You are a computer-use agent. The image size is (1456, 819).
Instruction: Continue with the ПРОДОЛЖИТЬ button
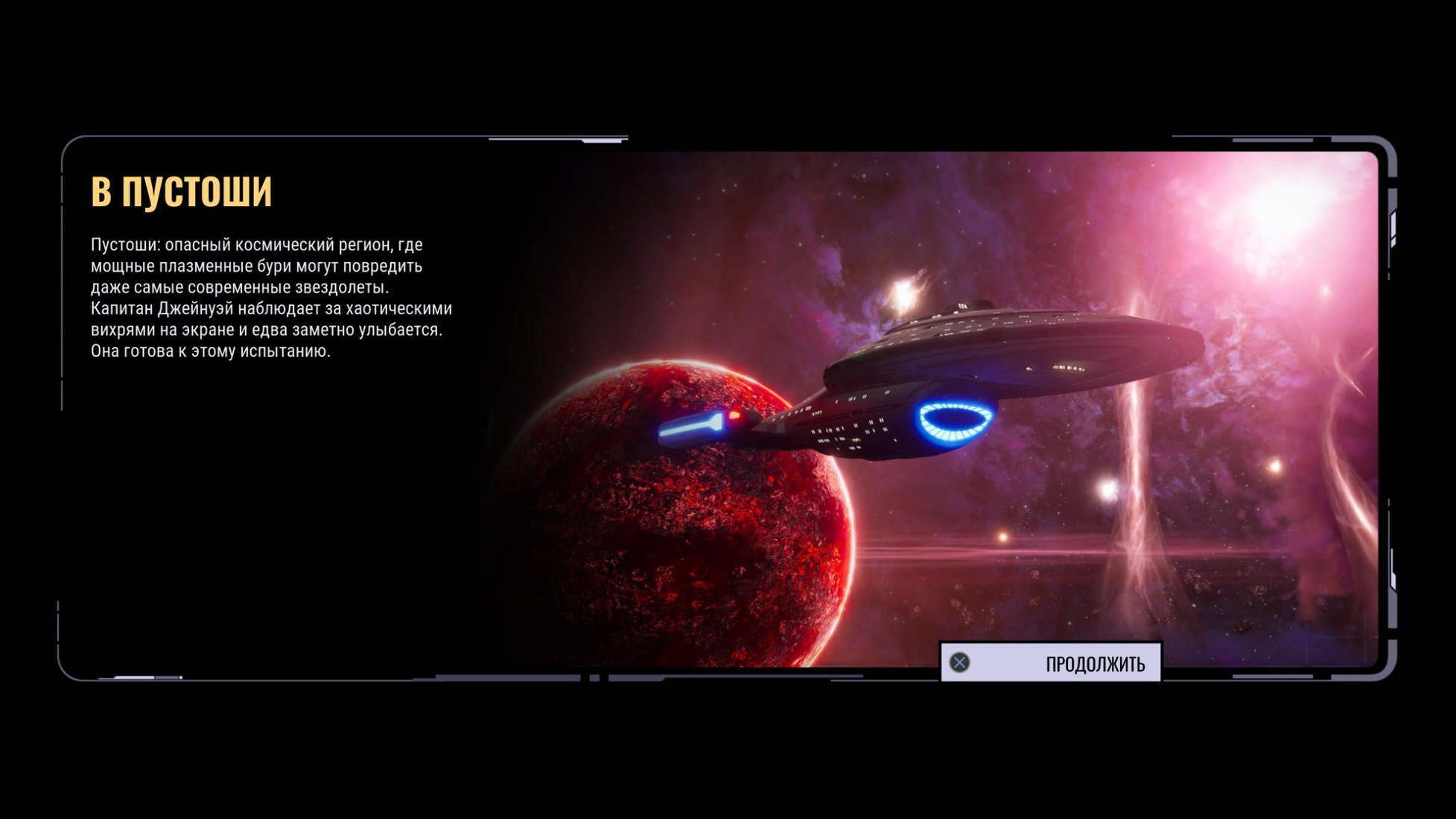tap(1051, 663)
